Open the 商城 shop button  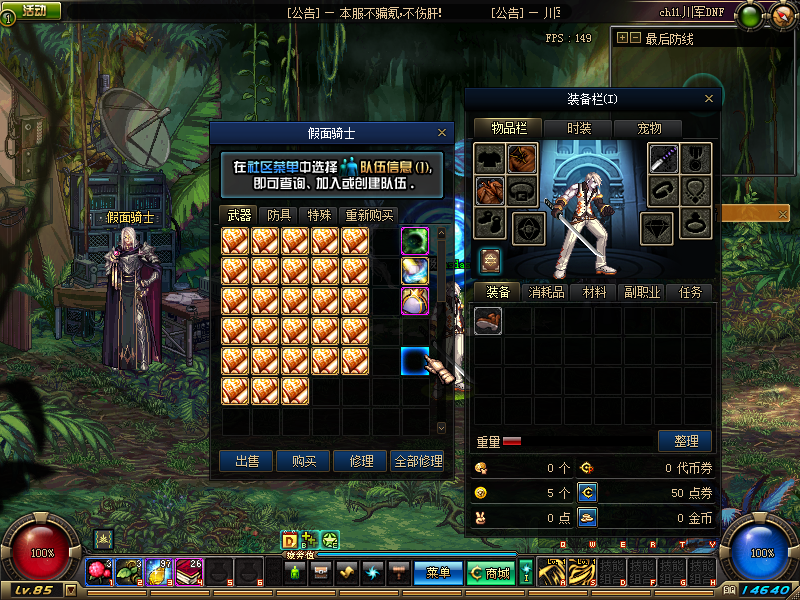[490, 573]
